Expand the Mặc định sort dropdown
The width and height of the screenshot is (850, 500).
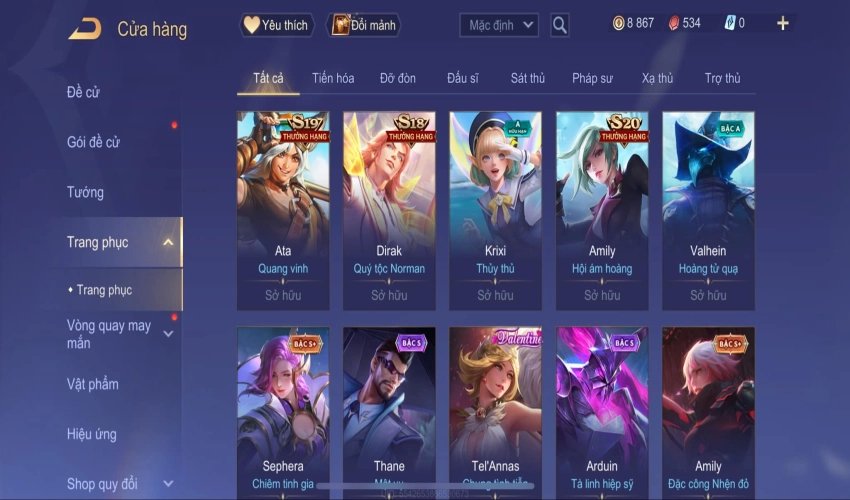coord(499,25)
